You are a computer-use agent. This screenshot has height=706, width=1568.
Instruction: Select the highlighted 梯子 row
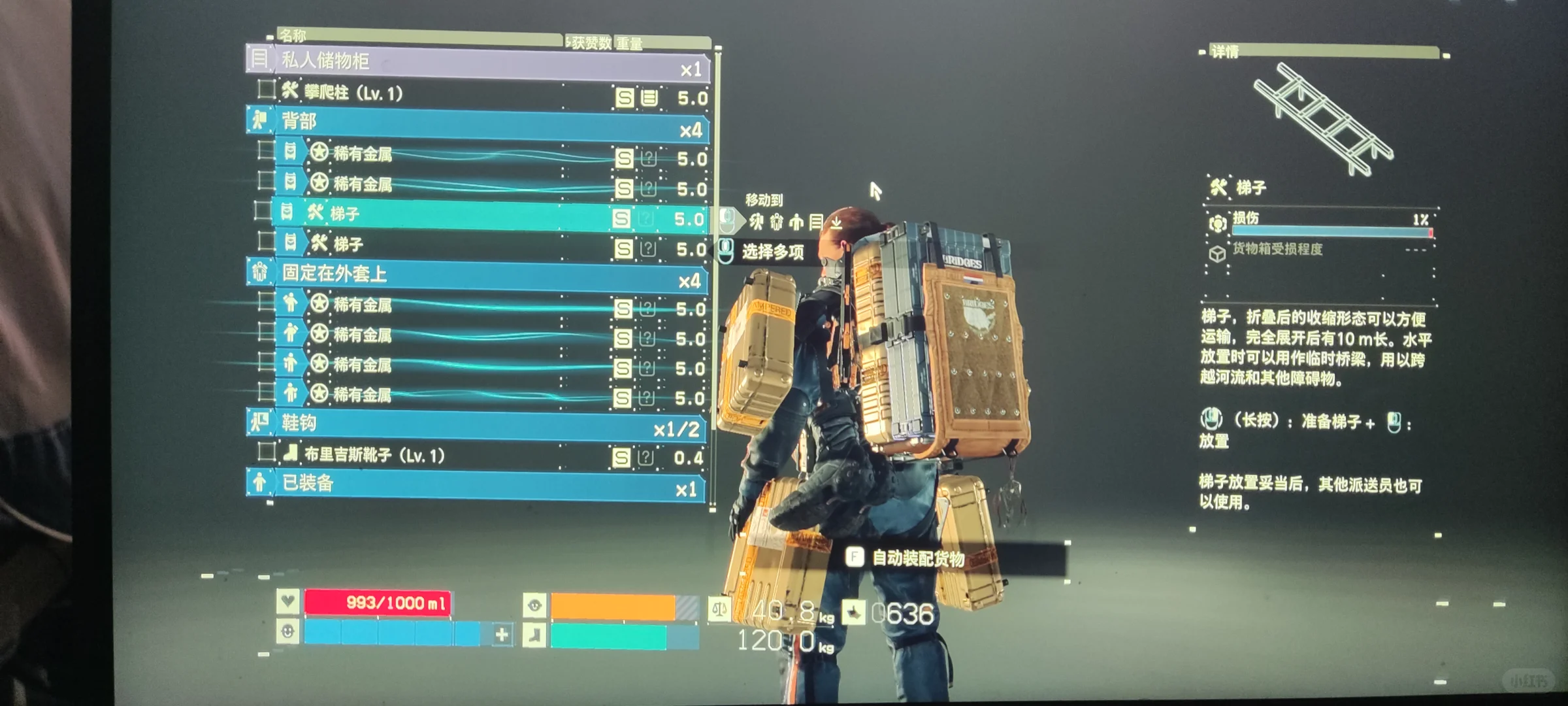coord(457,214)
